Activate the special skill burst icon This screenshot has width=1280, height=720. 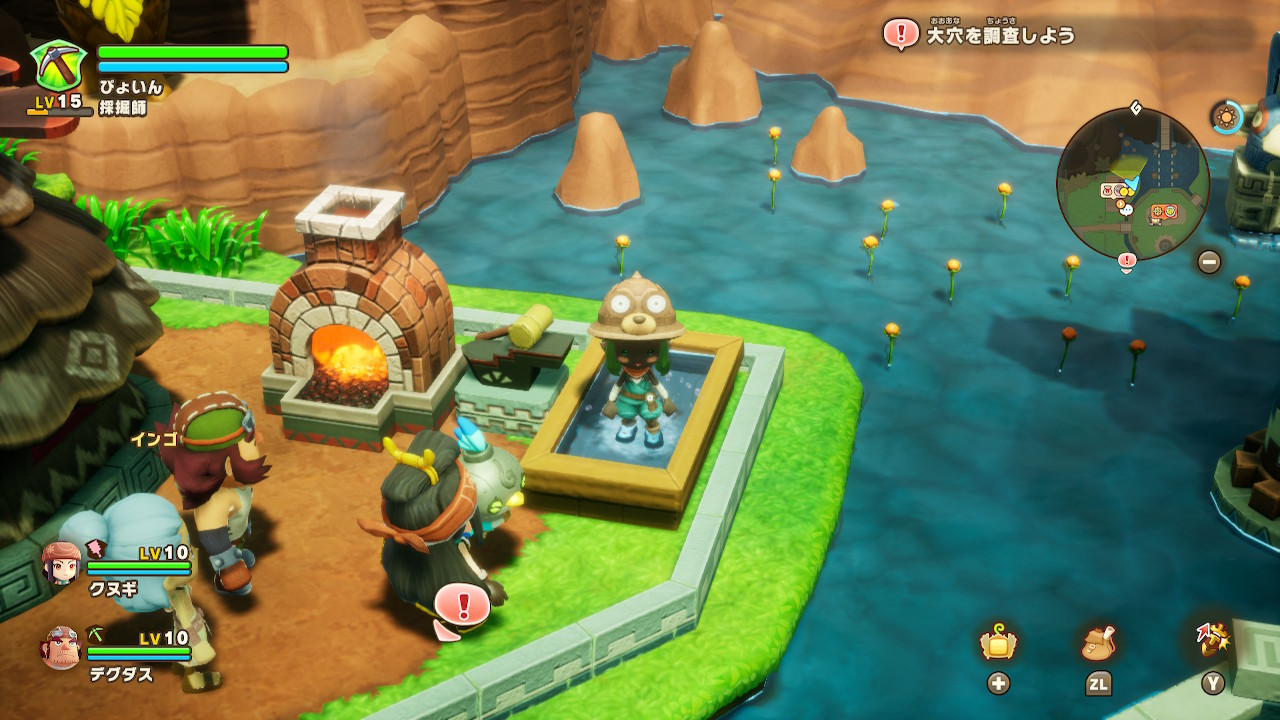click(x=1212, y=641)
